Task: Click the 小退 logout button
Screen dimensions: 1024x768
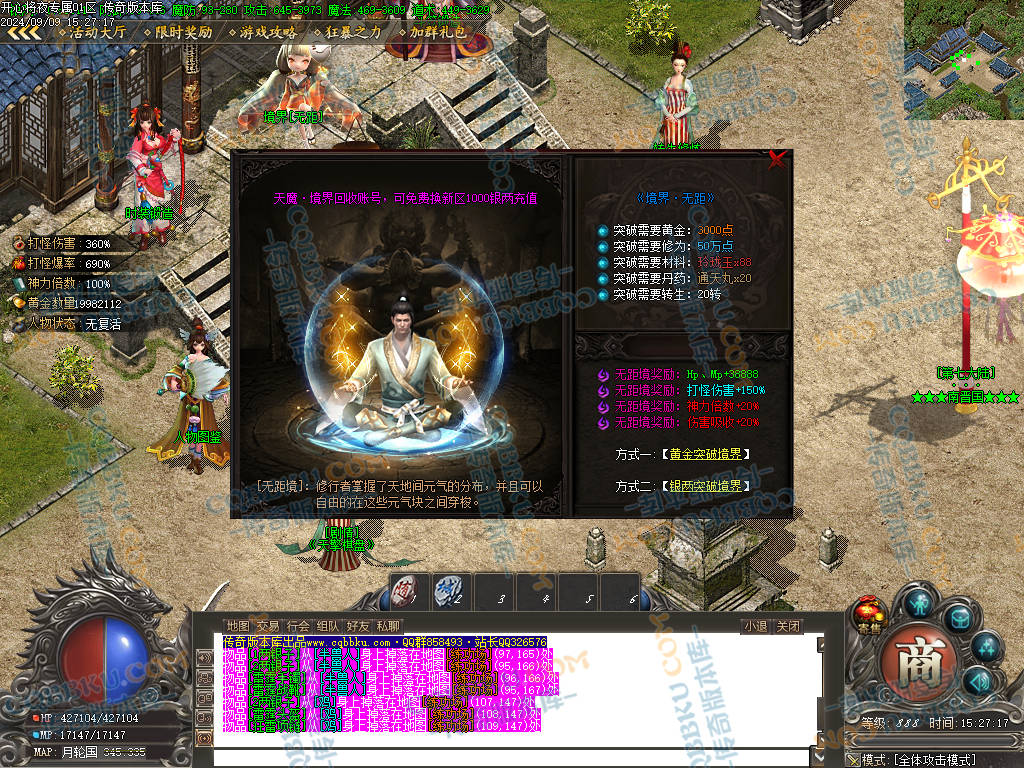Action: [756, 626]
